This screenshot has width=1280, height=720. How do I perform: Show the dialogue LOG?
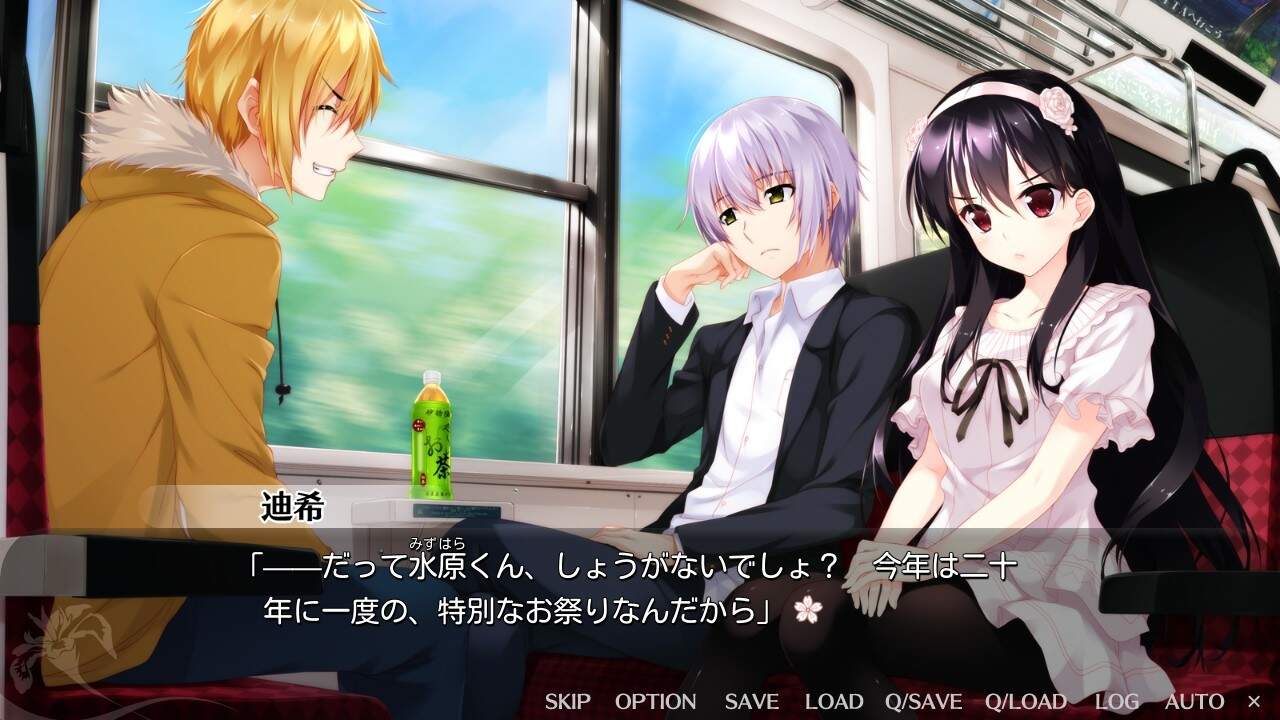point(1116,701)
